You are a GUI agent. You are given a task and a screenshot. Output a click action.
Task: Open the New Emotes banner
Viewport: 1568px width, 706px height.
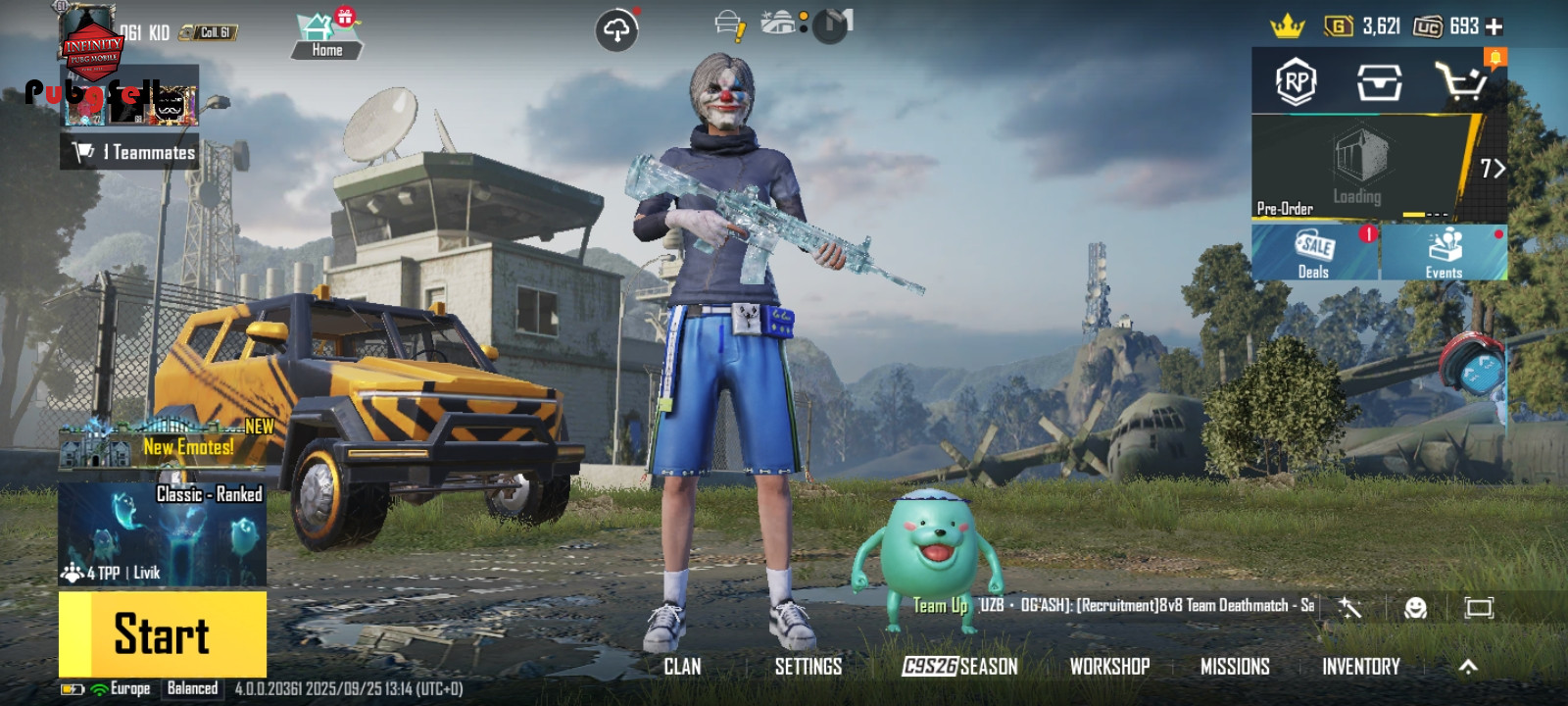167,443
